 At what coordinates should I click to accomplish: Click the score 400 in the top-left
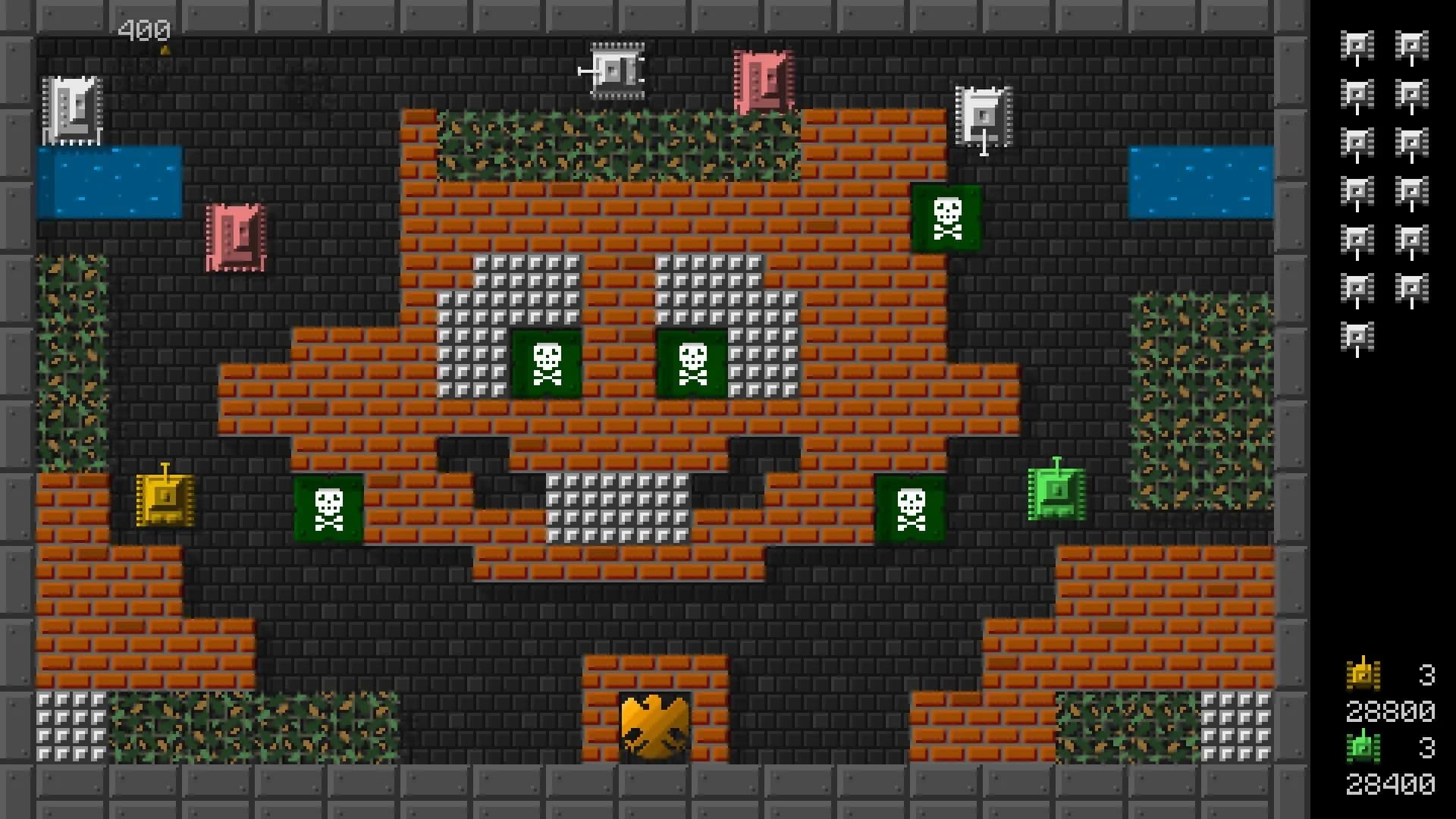tap(144, 30)
